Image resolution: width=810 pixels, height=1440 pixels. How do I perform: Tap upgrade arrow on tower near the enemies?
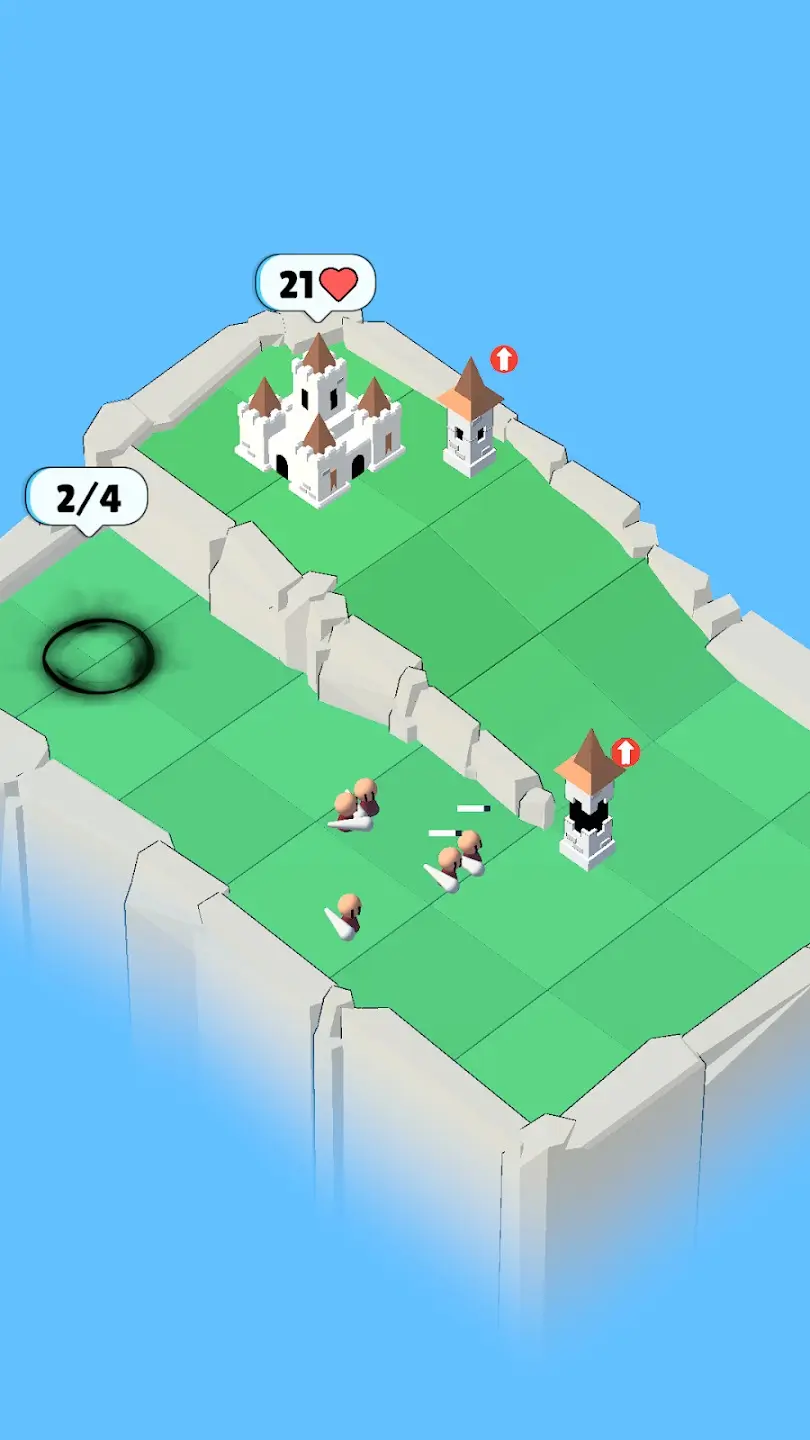tap(625, 752)
